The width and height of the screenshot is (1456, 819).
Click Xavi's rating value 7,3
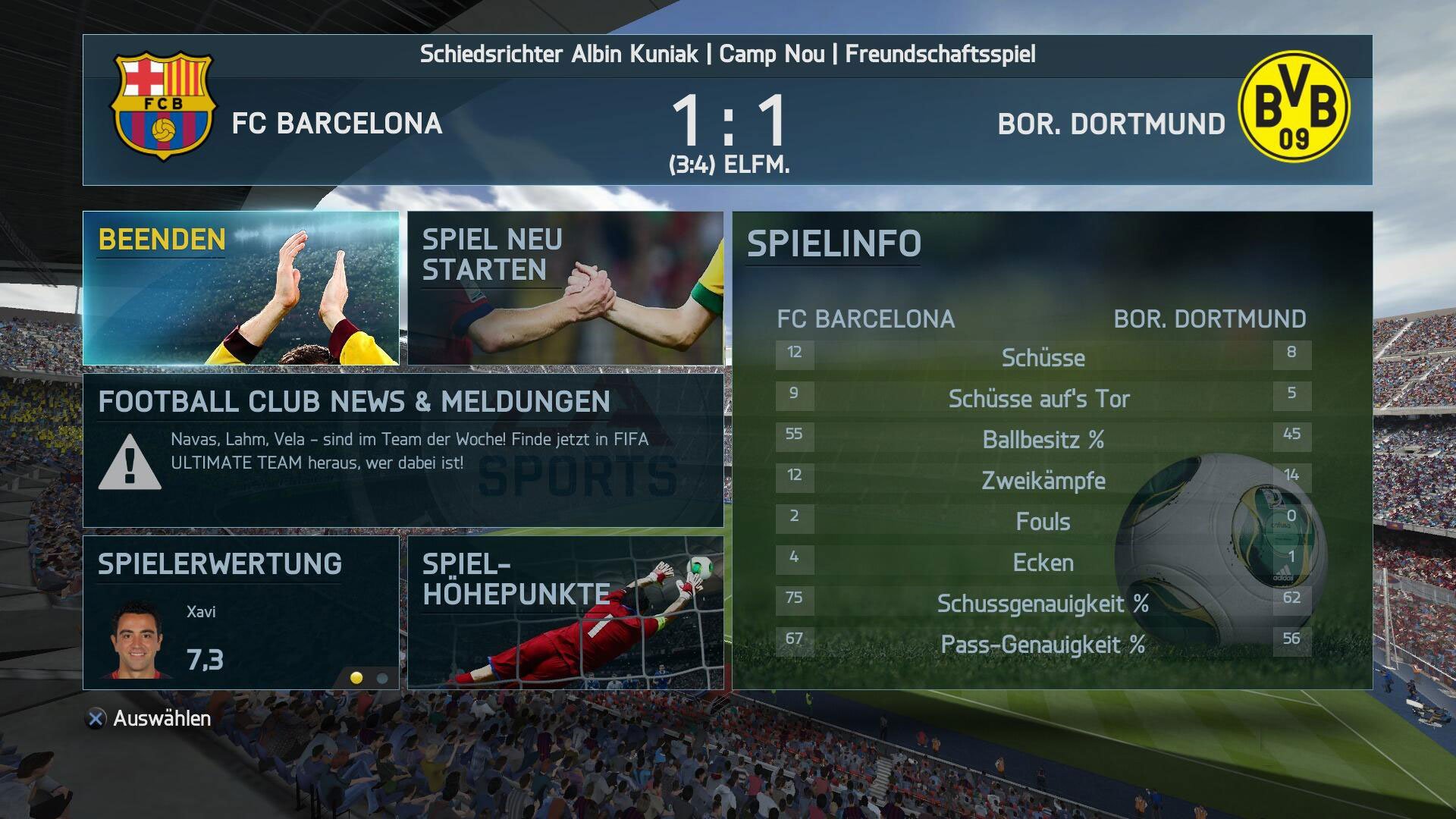[x=205, y=658]
